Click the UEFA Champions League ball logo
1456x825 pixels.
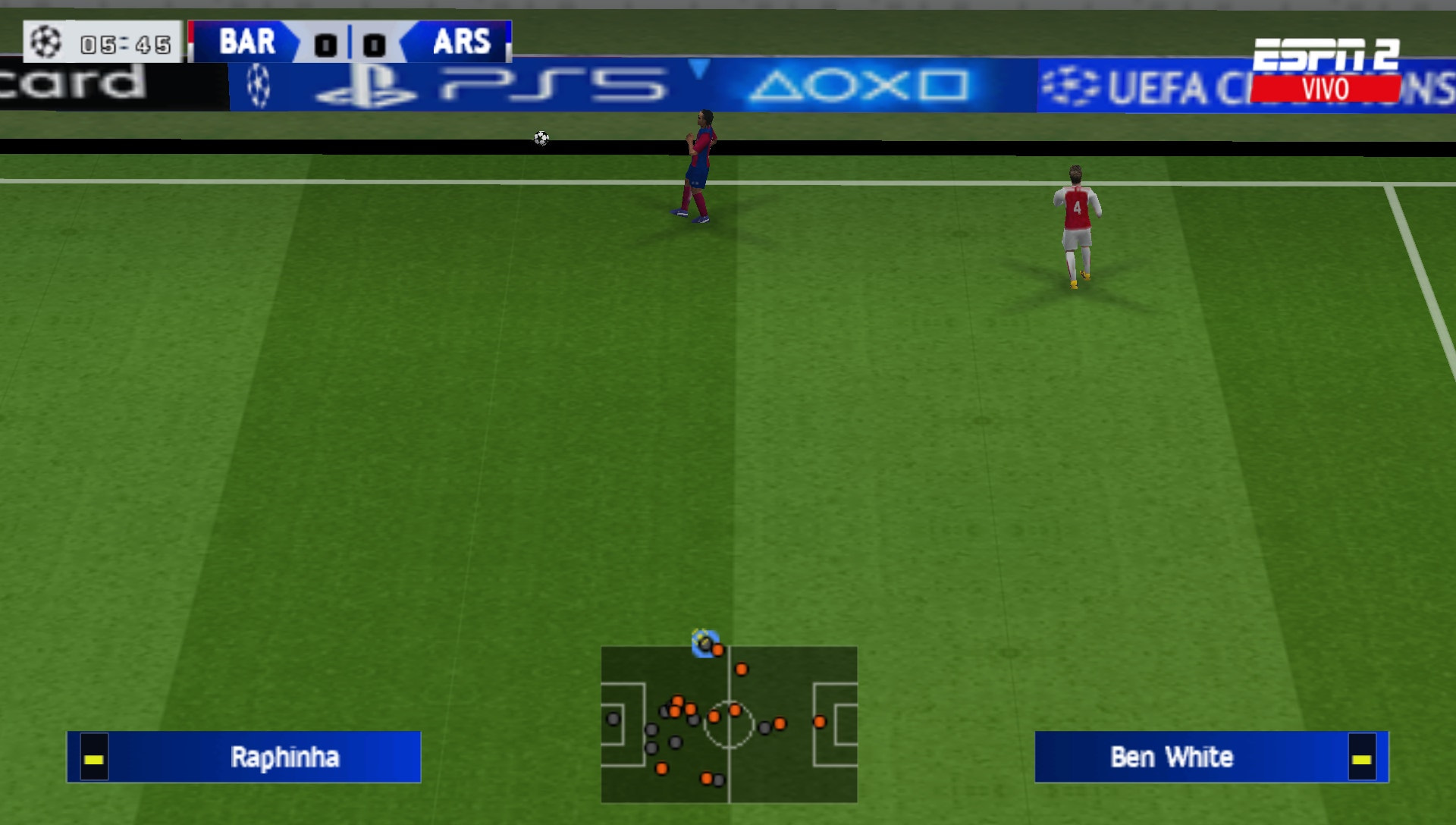pos(45,43)
